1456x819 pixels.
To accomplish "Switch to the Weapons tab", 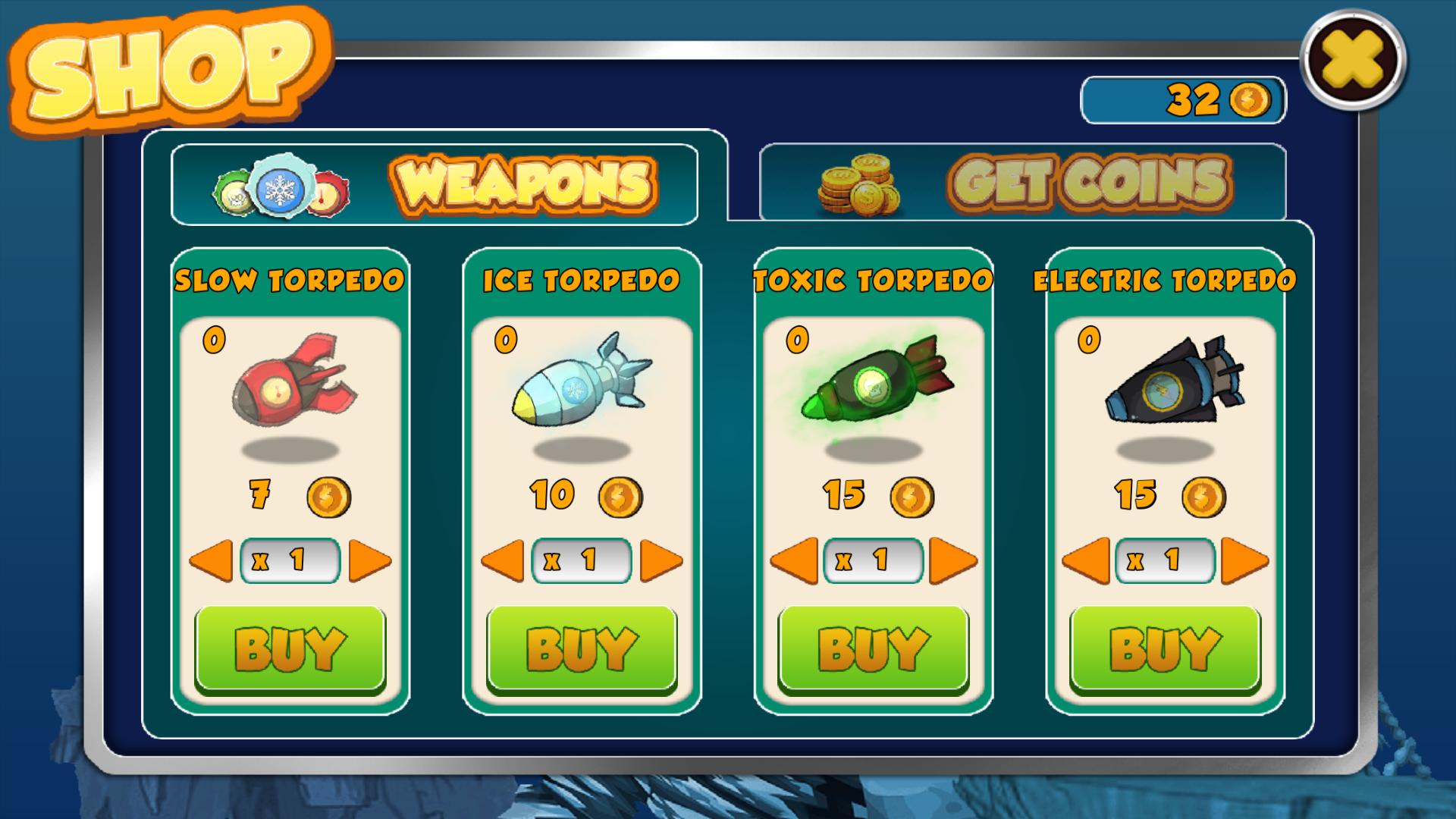I will click(435, 184).
